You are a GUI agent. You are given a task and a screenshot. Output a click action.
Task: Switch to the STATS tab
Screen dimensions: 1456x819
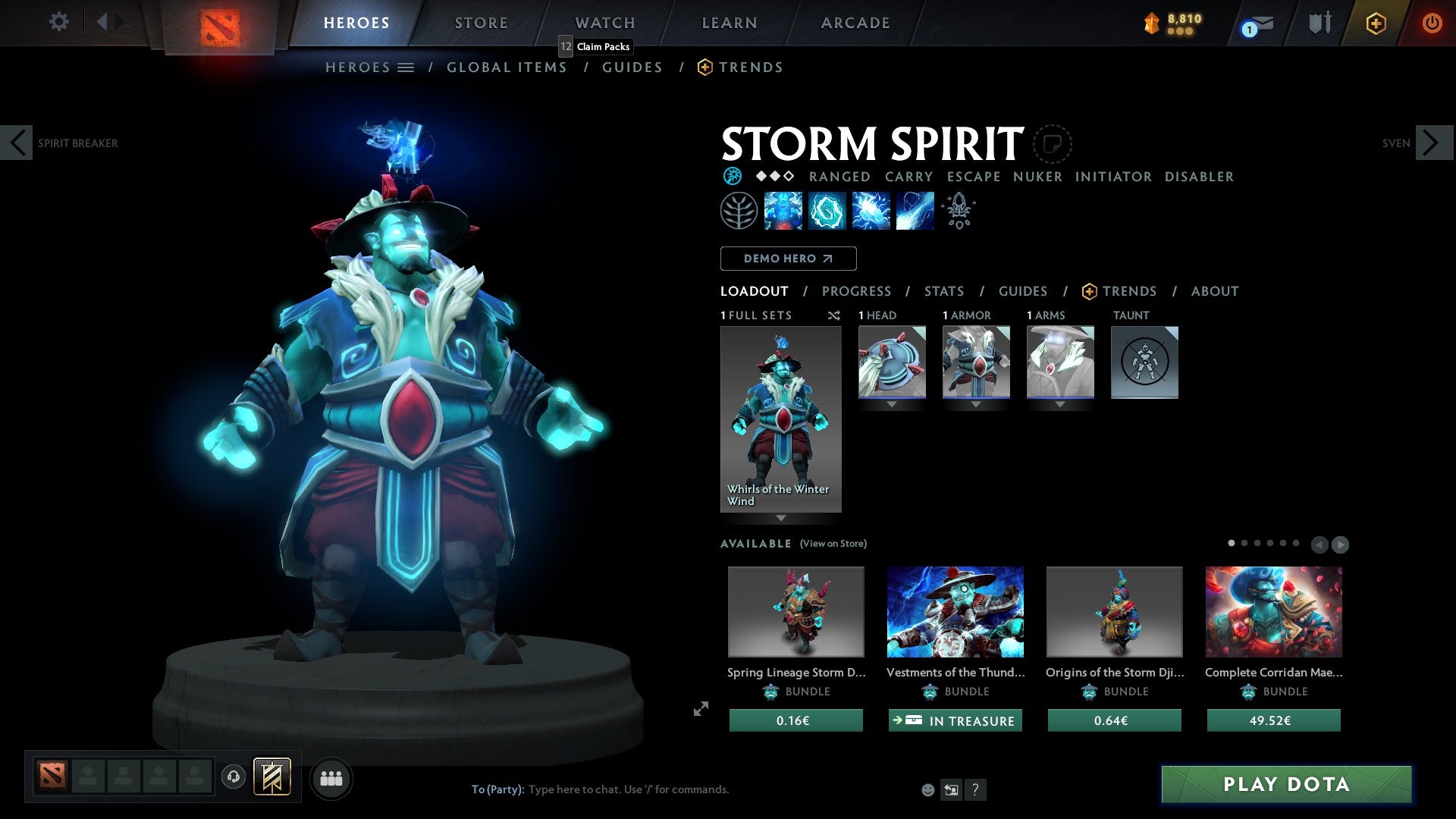[943, 290]
